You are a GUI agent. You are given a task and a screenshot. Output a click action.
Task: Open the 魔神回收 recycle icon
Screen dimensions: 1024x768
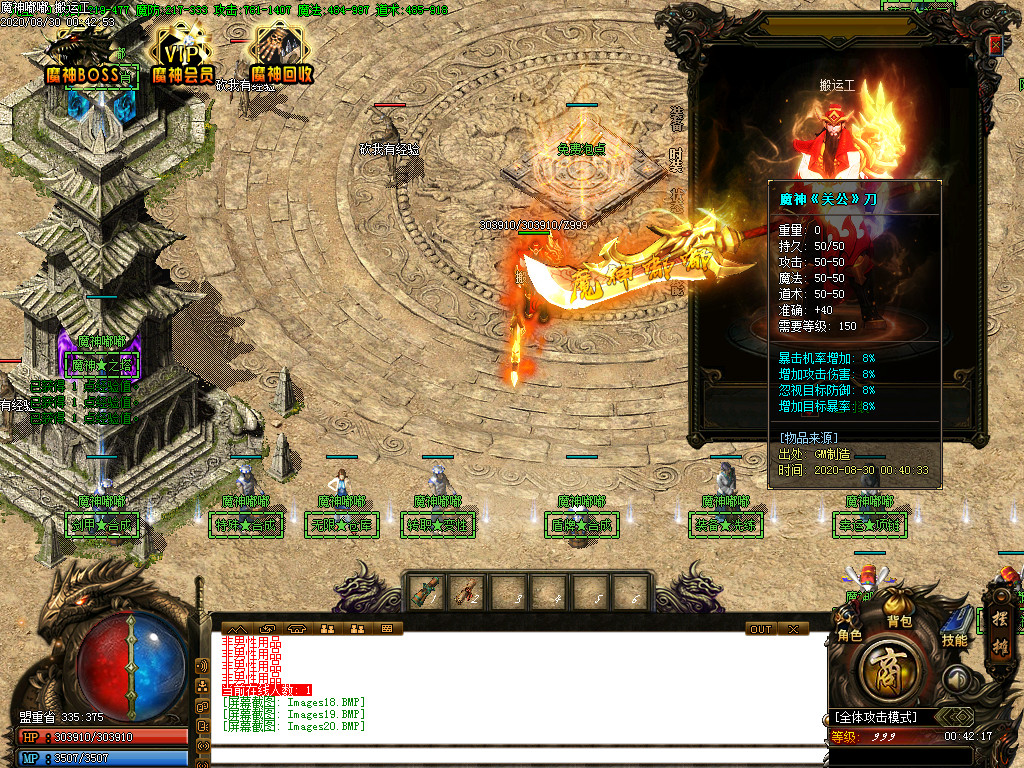click(281, 54)
